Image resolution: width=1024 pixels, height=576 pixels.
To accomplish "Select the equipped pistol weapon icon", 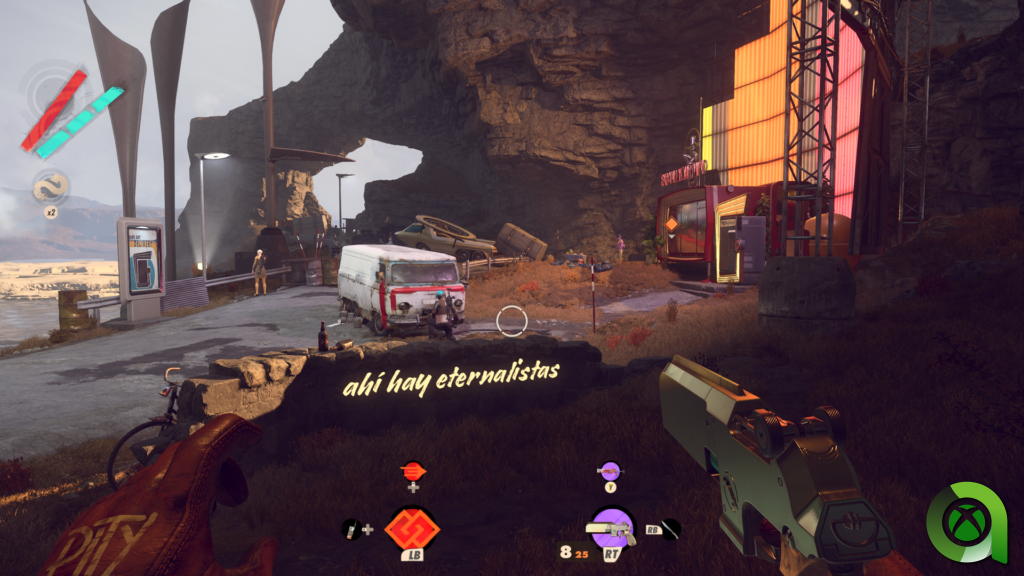I will (612, 527).
